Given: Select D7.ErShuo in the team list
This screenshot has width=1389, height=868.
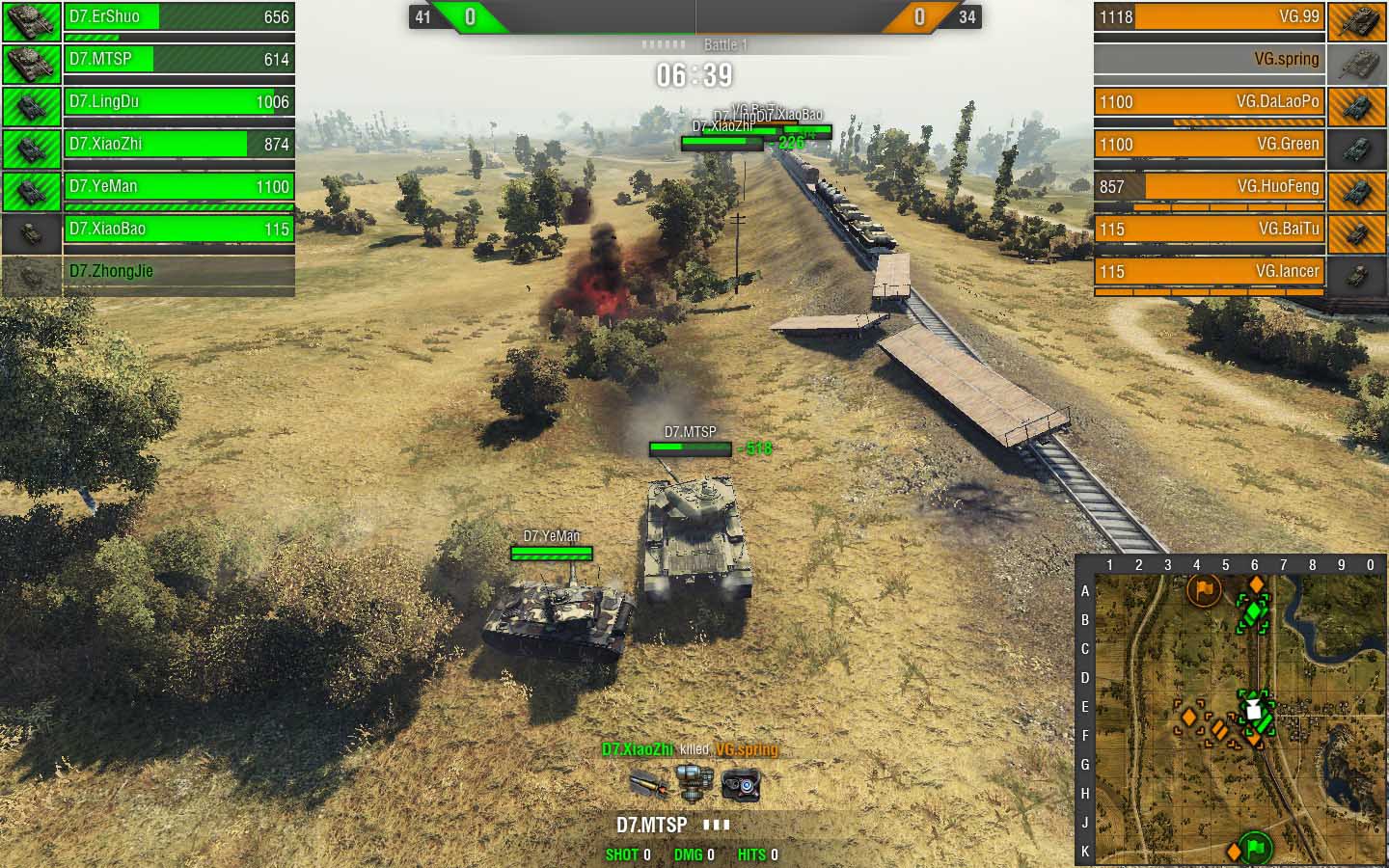Looking at the screenshot, I should click(x=178, y=17).
